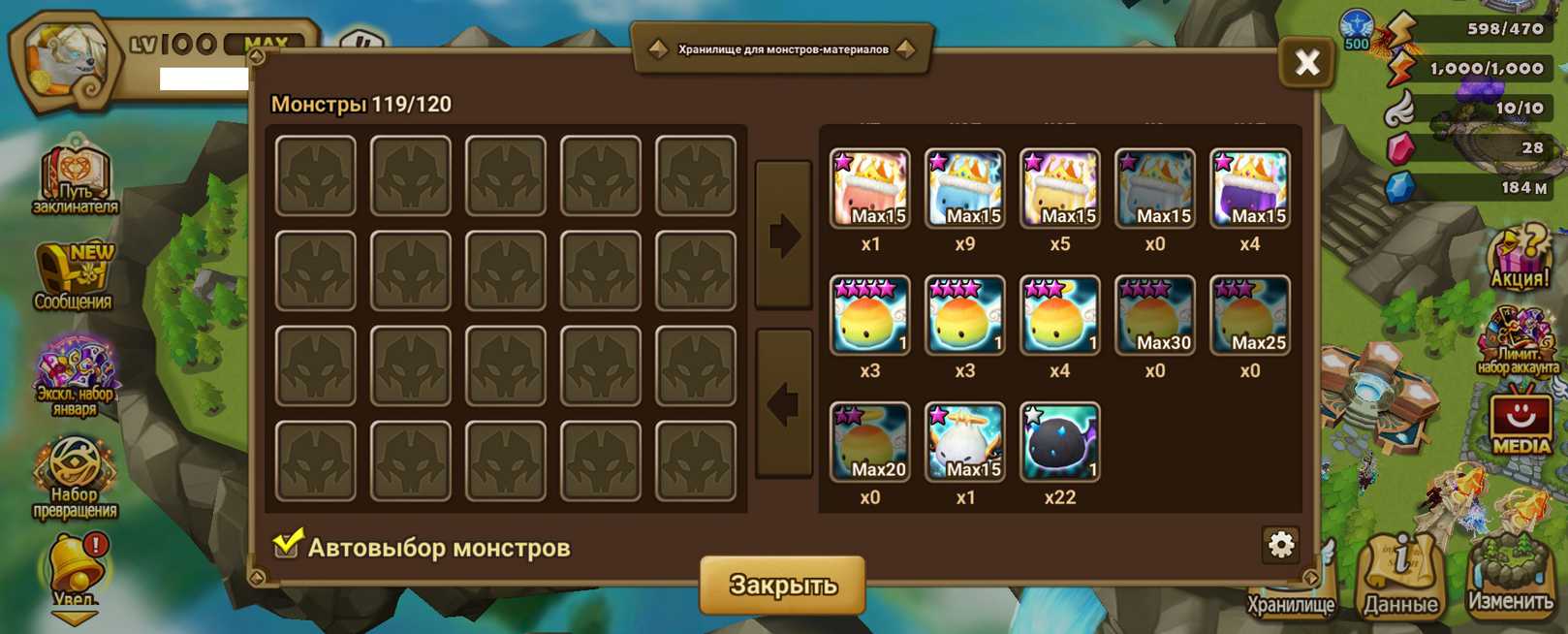
Task: Open the Лимит. набор аккаунта offer
Action: point(1518,341)
